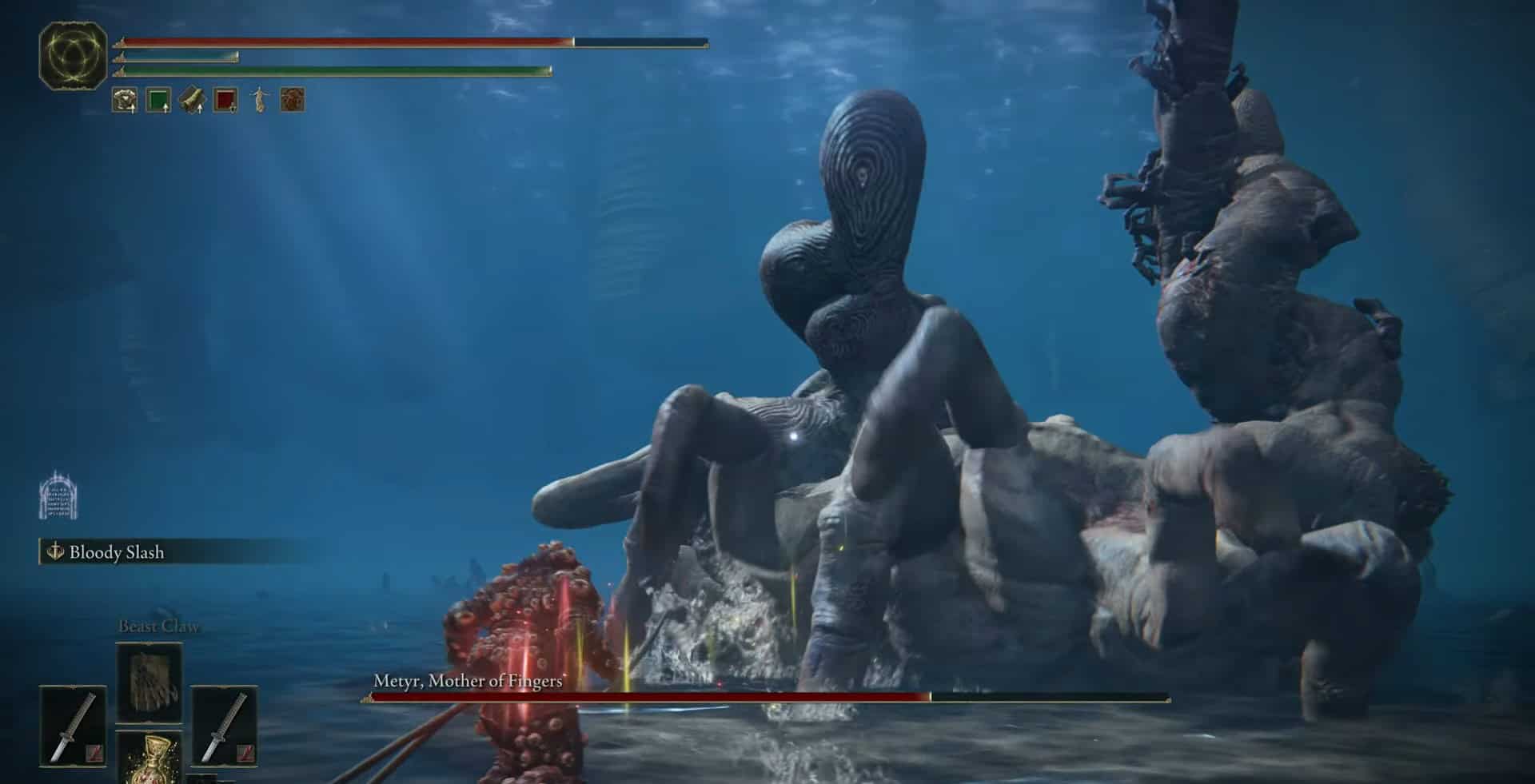Image resolution: width=1535 pixels, height=784 pixels.
Task: Click the red square status icon
Action: pos(225,101)
